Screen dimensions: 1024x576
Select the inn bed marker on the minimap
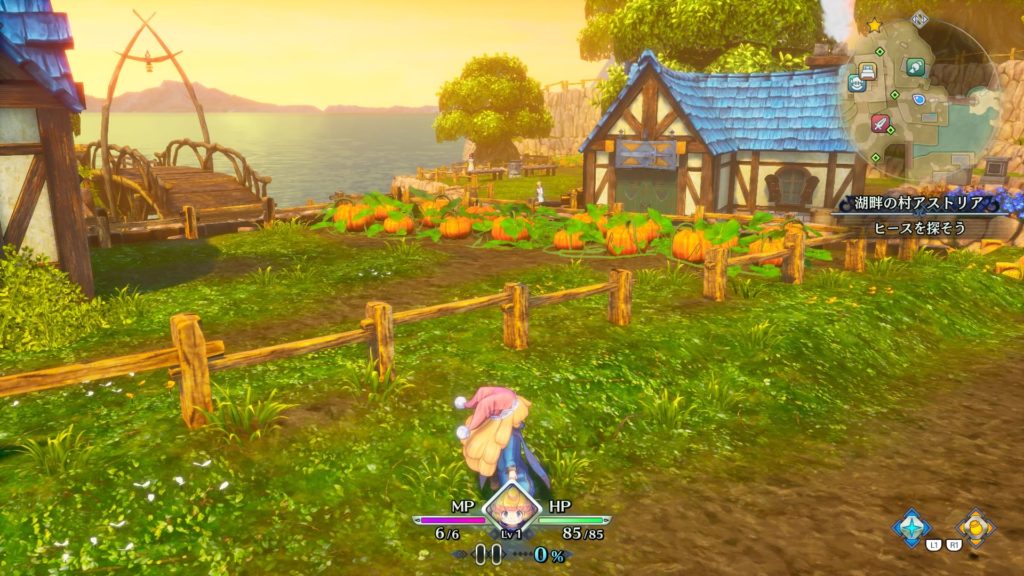click(x=867, y=71)
